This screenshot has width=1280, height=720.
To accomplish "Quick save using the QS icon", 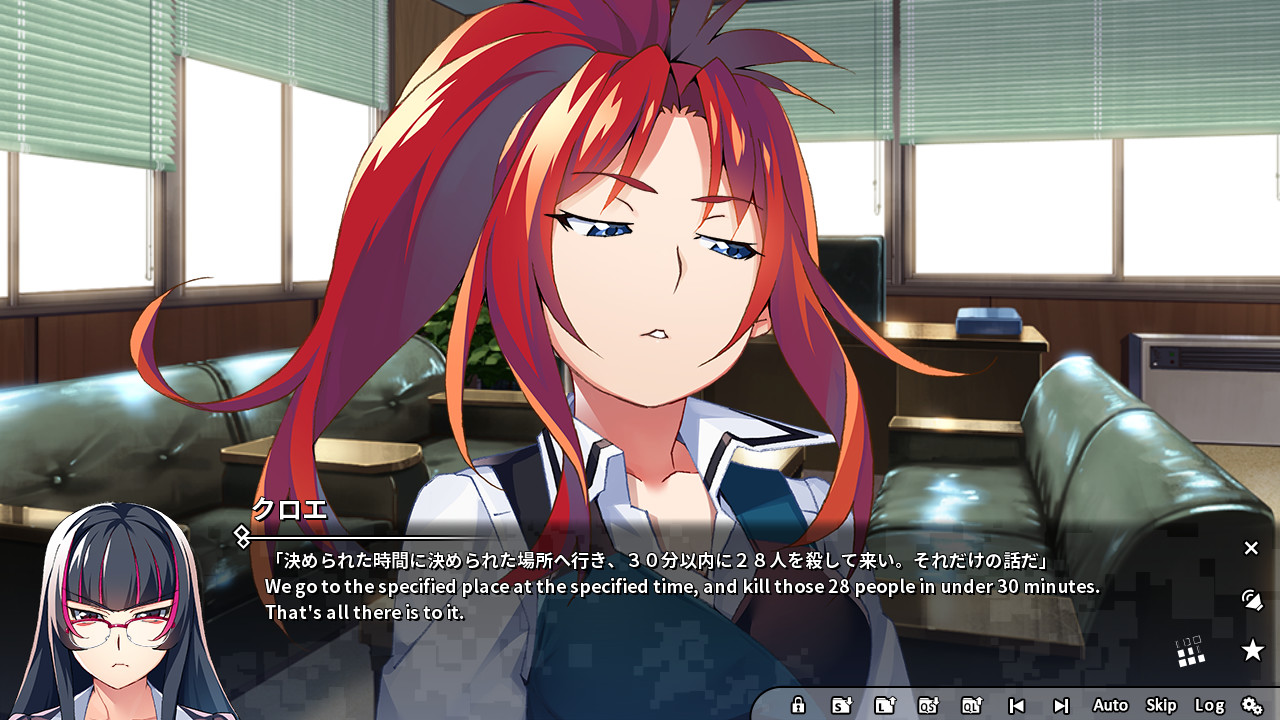I will click(x=928, y=704).
